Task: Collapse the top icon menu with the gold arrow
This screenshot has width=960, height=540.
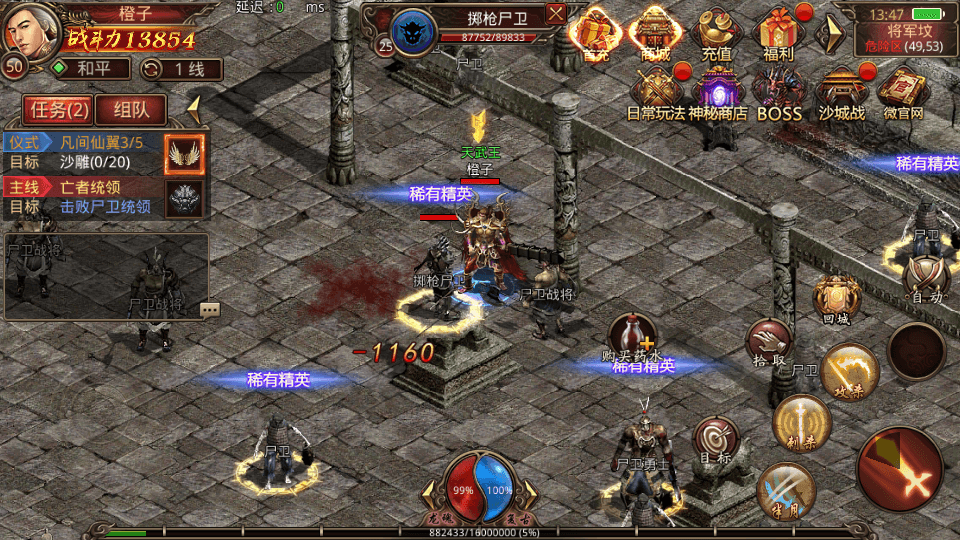Action: tap(829, 35)
